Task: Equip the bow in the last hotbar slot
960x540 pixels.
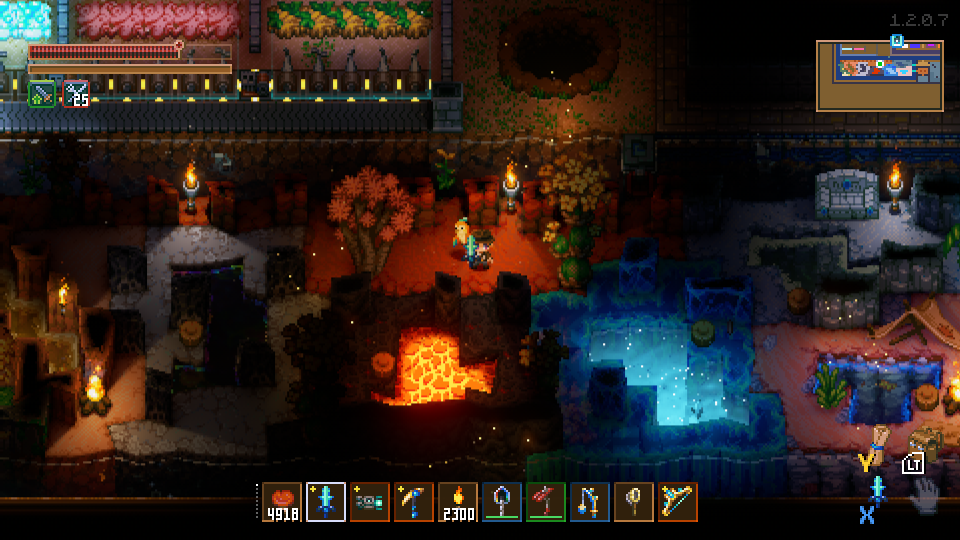Action: point(678,502)
